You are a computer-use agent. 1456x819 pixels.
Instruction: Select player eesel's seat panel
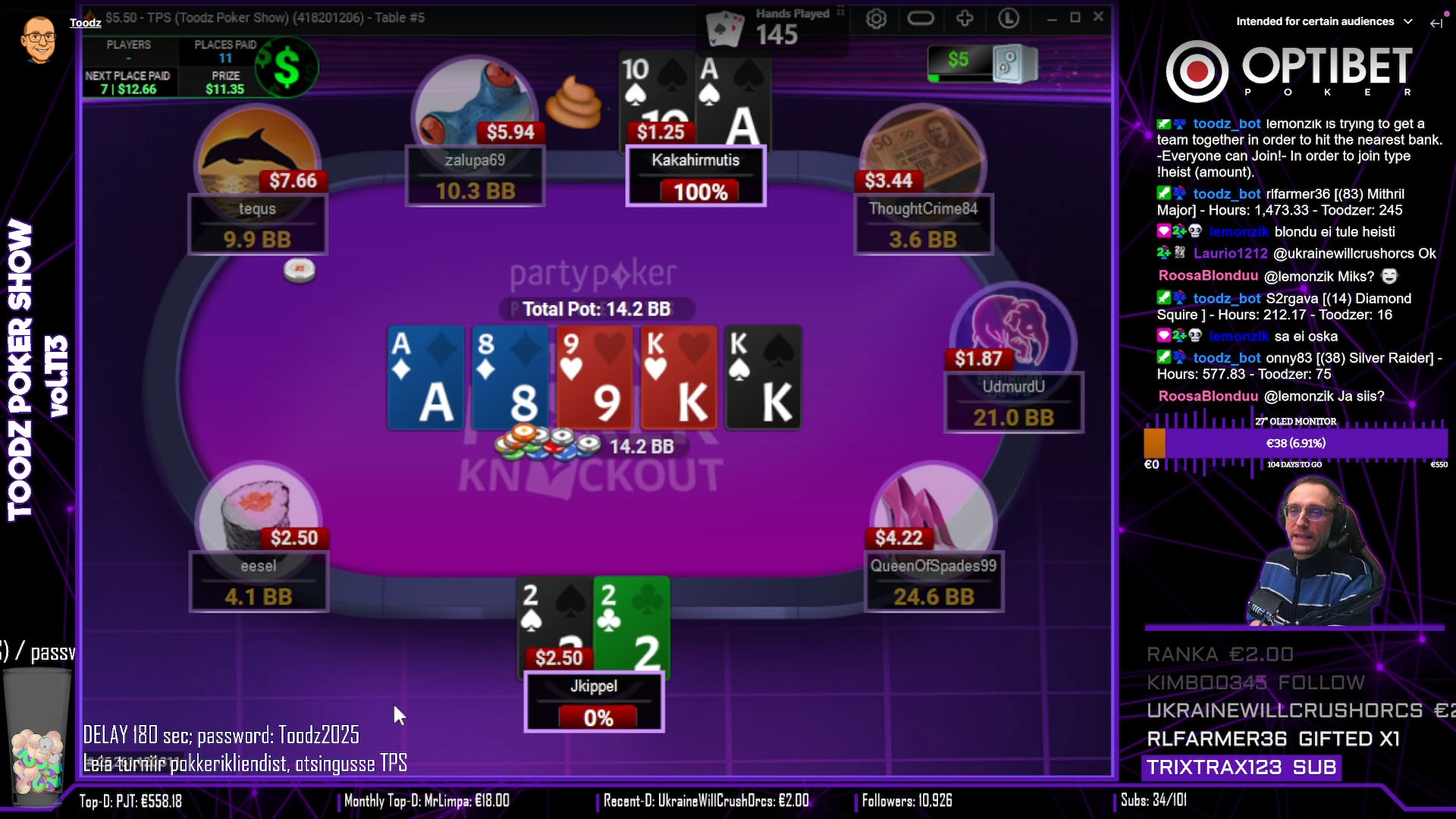pos(259,582)
